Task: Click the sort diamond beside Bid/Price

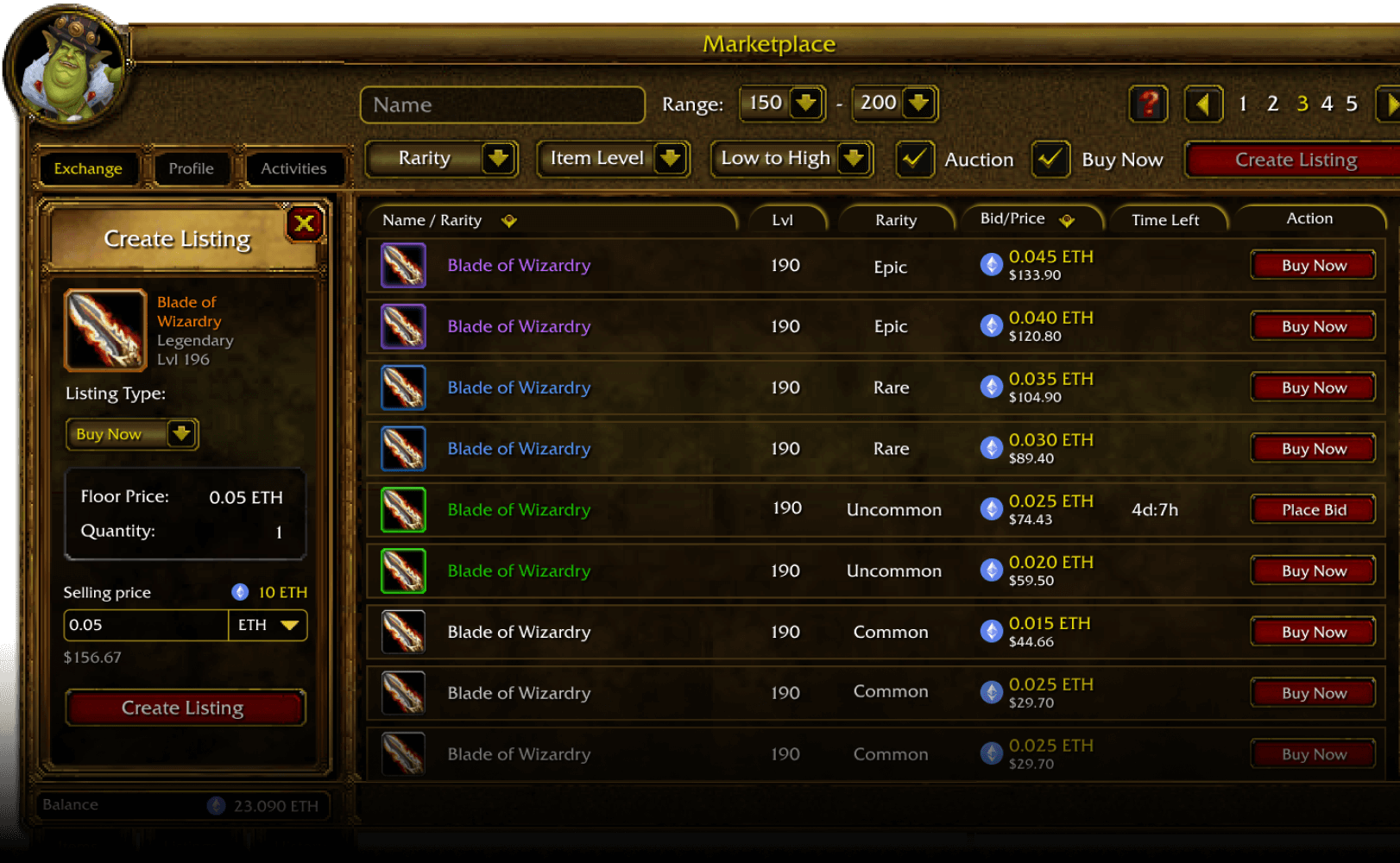Action: click(x=1069, y=220)
